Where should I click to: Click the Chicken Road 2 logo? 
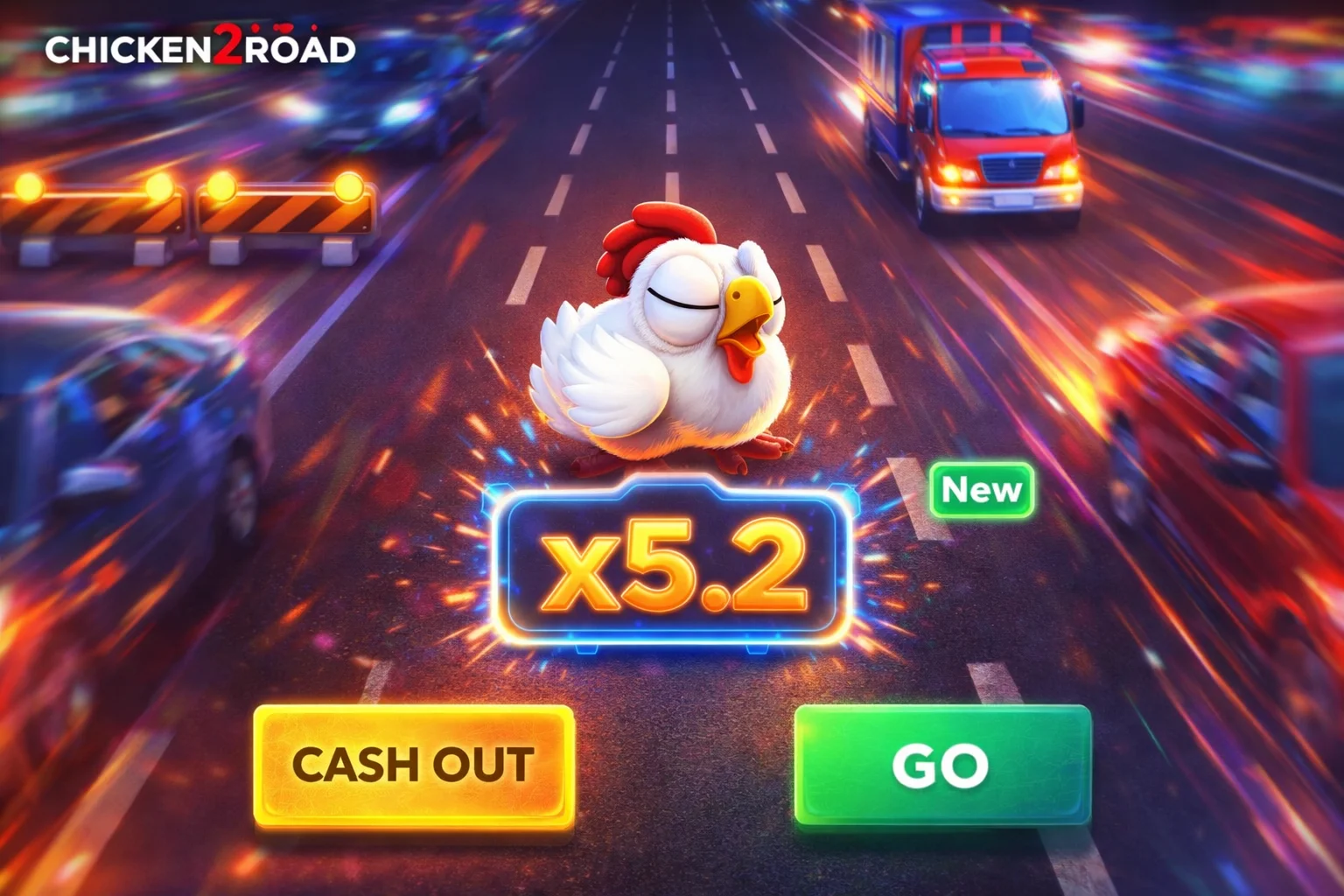click(201, 51)
